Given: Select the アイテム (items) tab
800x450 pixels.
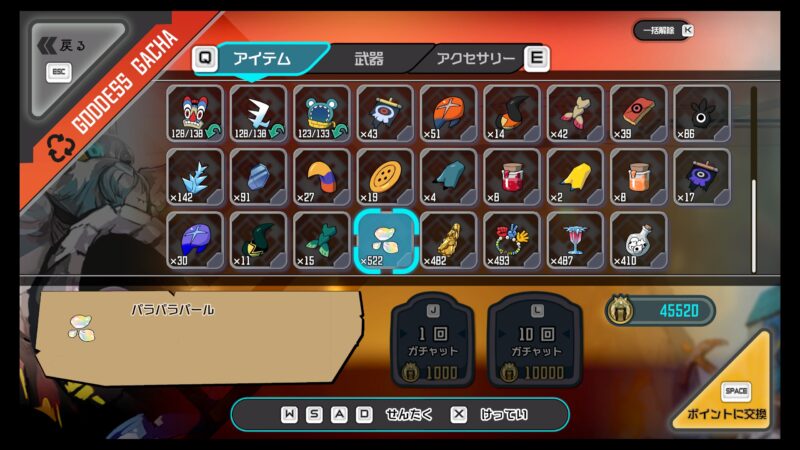Looking at the screenshot, I should (x=262, y=59).
